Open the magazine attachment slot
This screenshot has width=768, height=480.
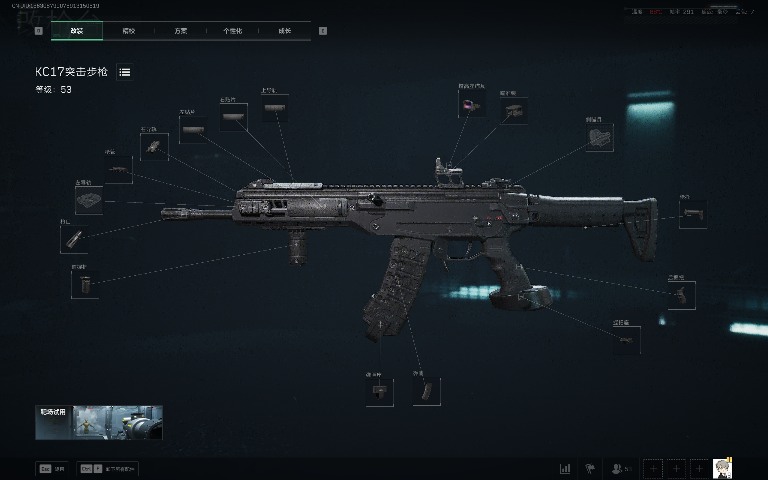425,391
